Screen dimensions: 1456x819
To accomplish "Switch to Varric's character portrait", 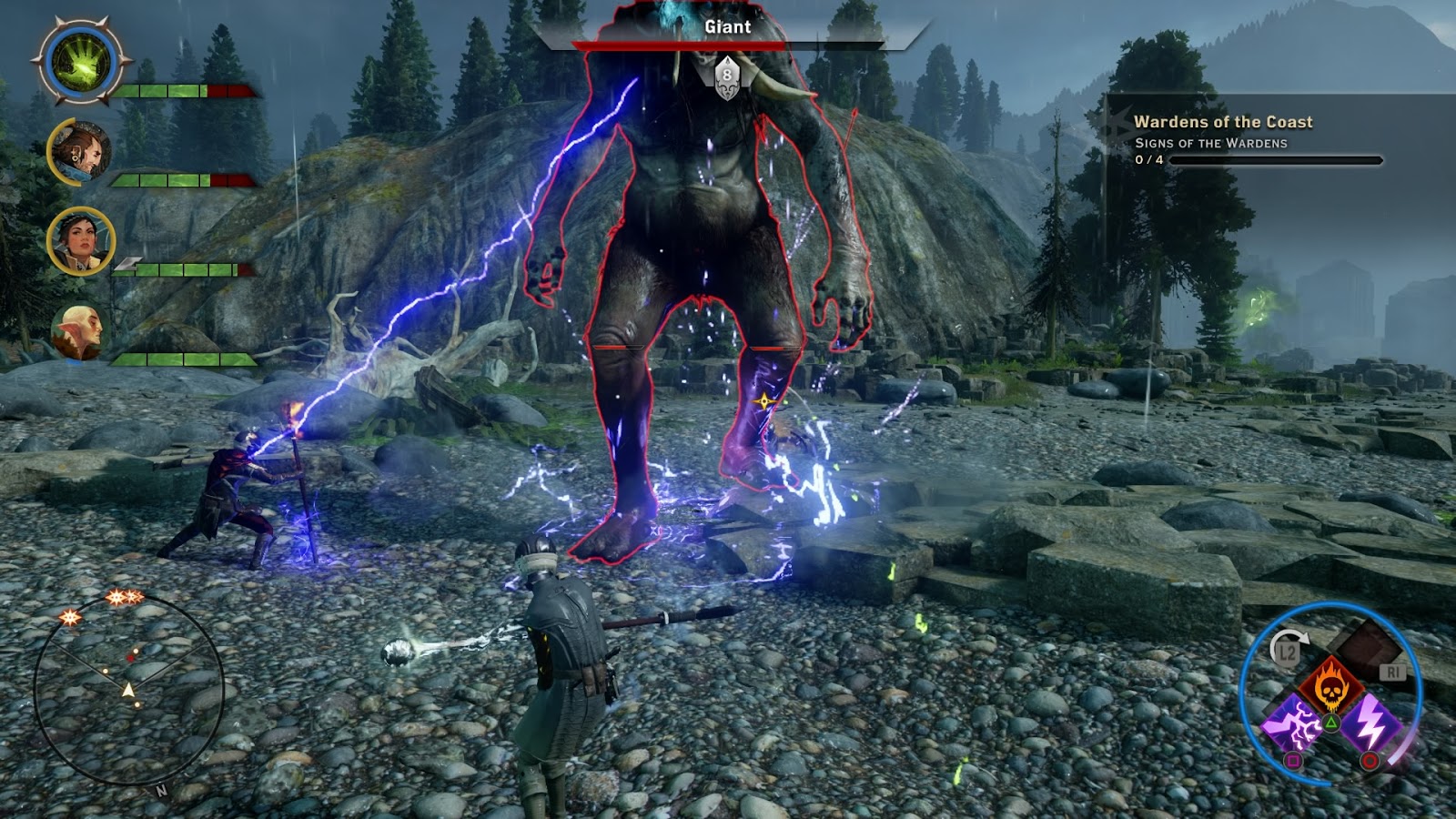I will 78,153.
